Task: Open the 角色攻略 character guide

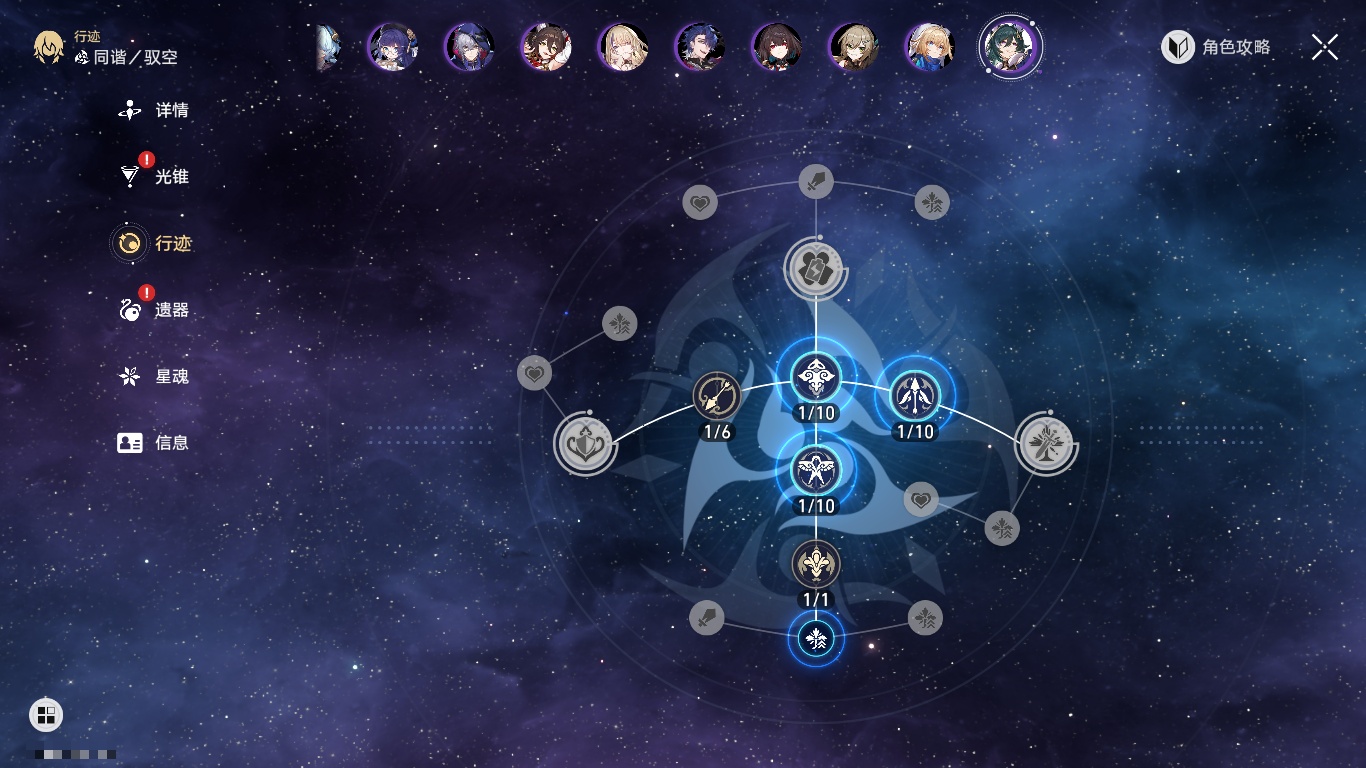Action: 1216,47
